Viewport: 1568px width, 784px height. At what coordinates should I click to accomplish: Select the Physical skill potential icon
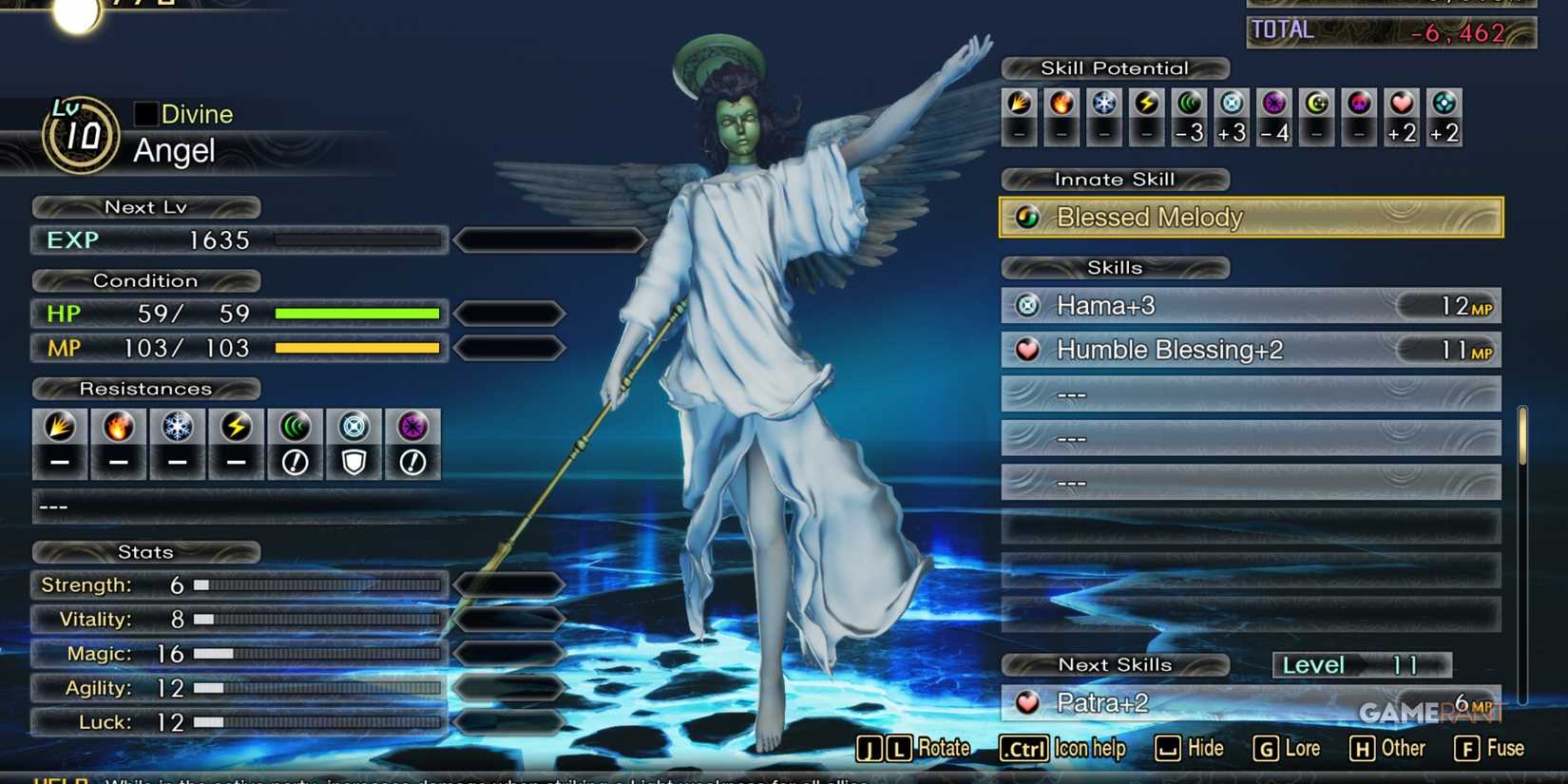1019,106
